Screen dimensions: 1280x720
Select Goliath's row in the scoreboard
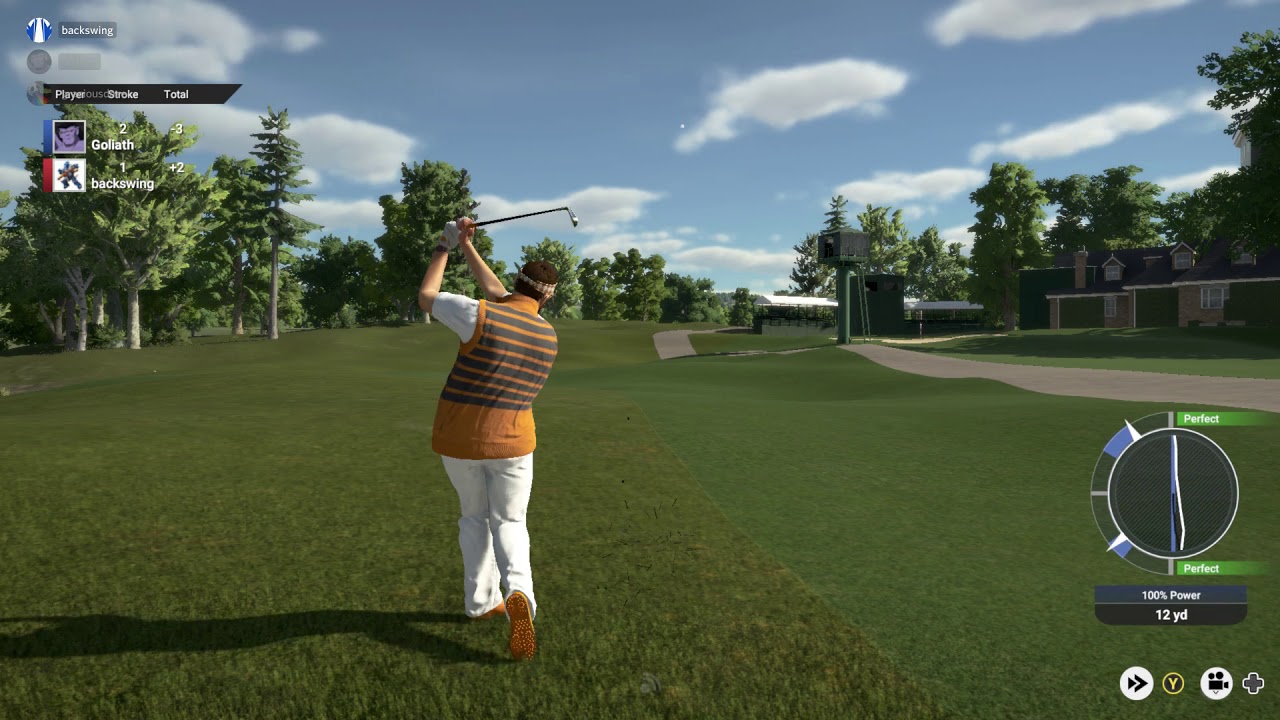120,137
